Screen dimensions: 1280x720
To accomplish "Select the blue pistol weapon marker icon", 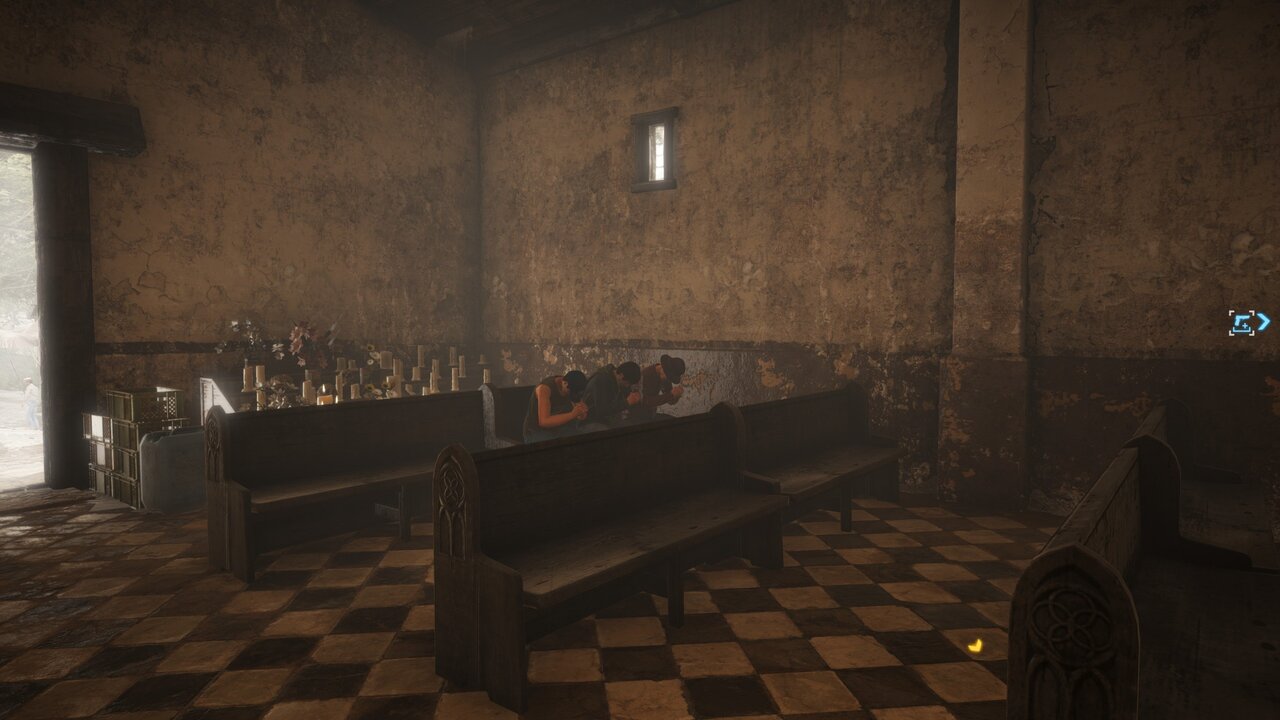I will (x=1243, y=323).
